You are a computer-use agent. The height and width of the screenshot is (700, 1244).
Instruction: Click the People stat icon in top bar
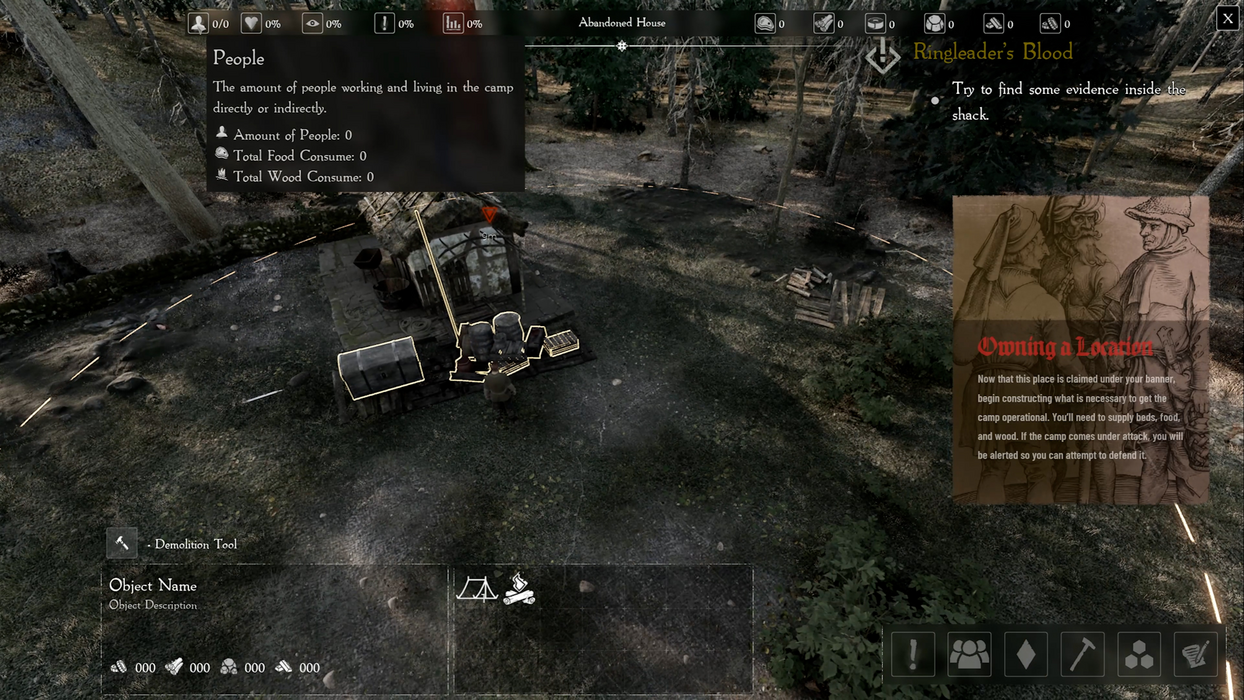[x=199, y=23]
